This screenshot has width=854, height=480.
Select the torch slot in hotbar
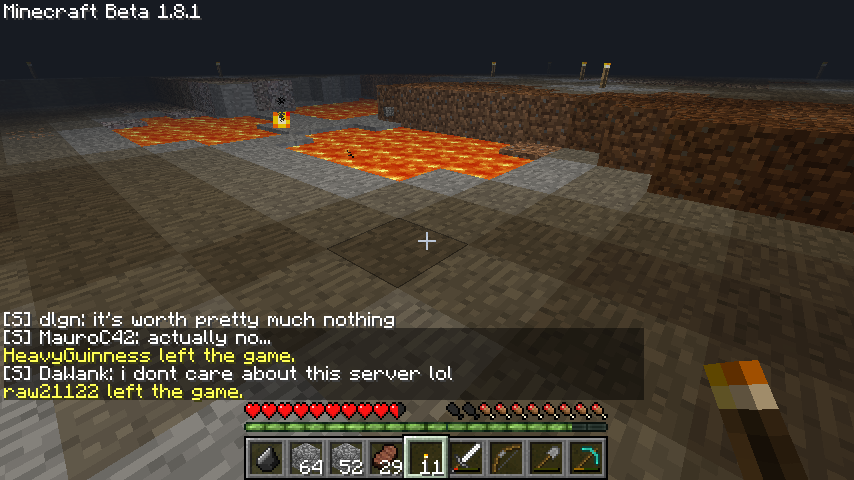coord(426,459)
